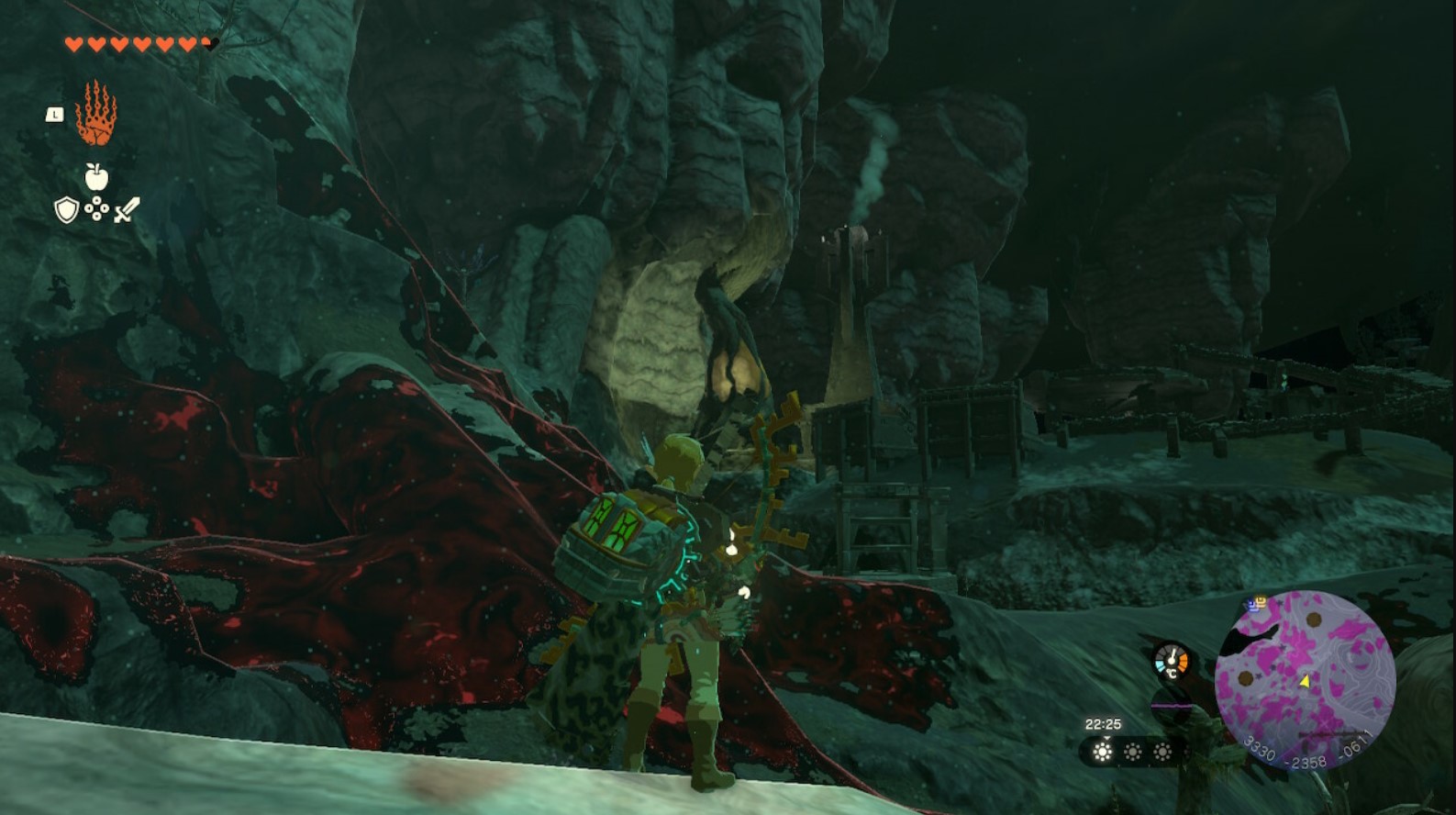Click the lower brown circle on the minimap
The height and width of the screenshot is (815, 1456).
pos(1245,680)
